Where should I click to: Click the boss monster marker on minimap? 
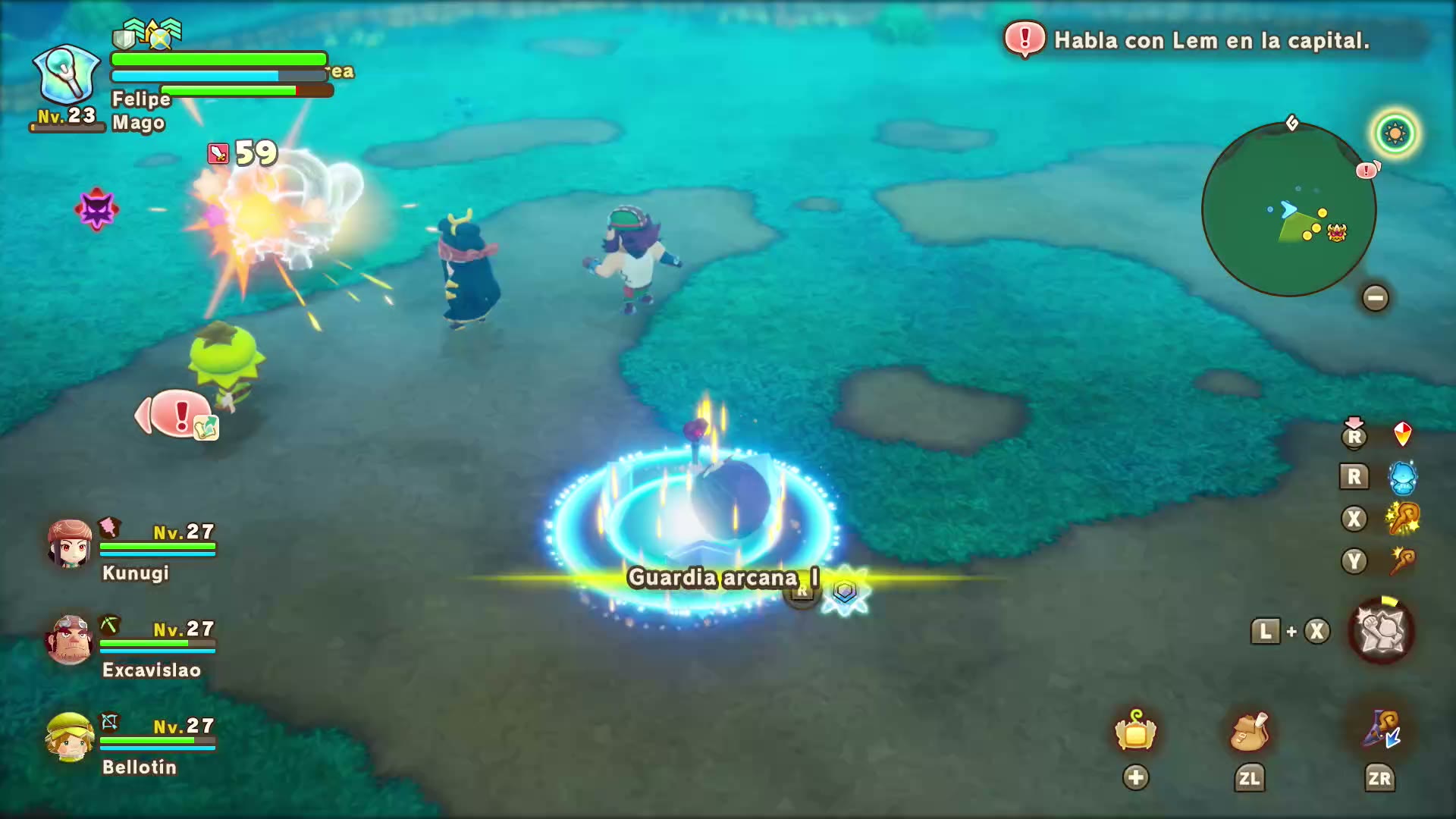pyautogui.click(x=1337, y=232)
